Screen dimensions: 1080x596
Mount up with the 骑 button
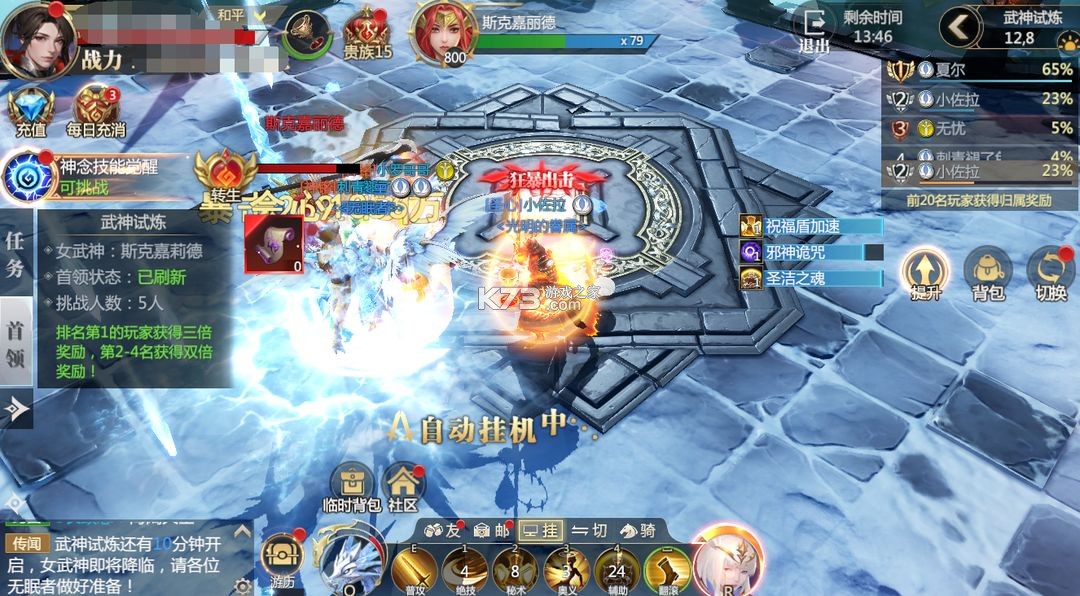(638, 530)
